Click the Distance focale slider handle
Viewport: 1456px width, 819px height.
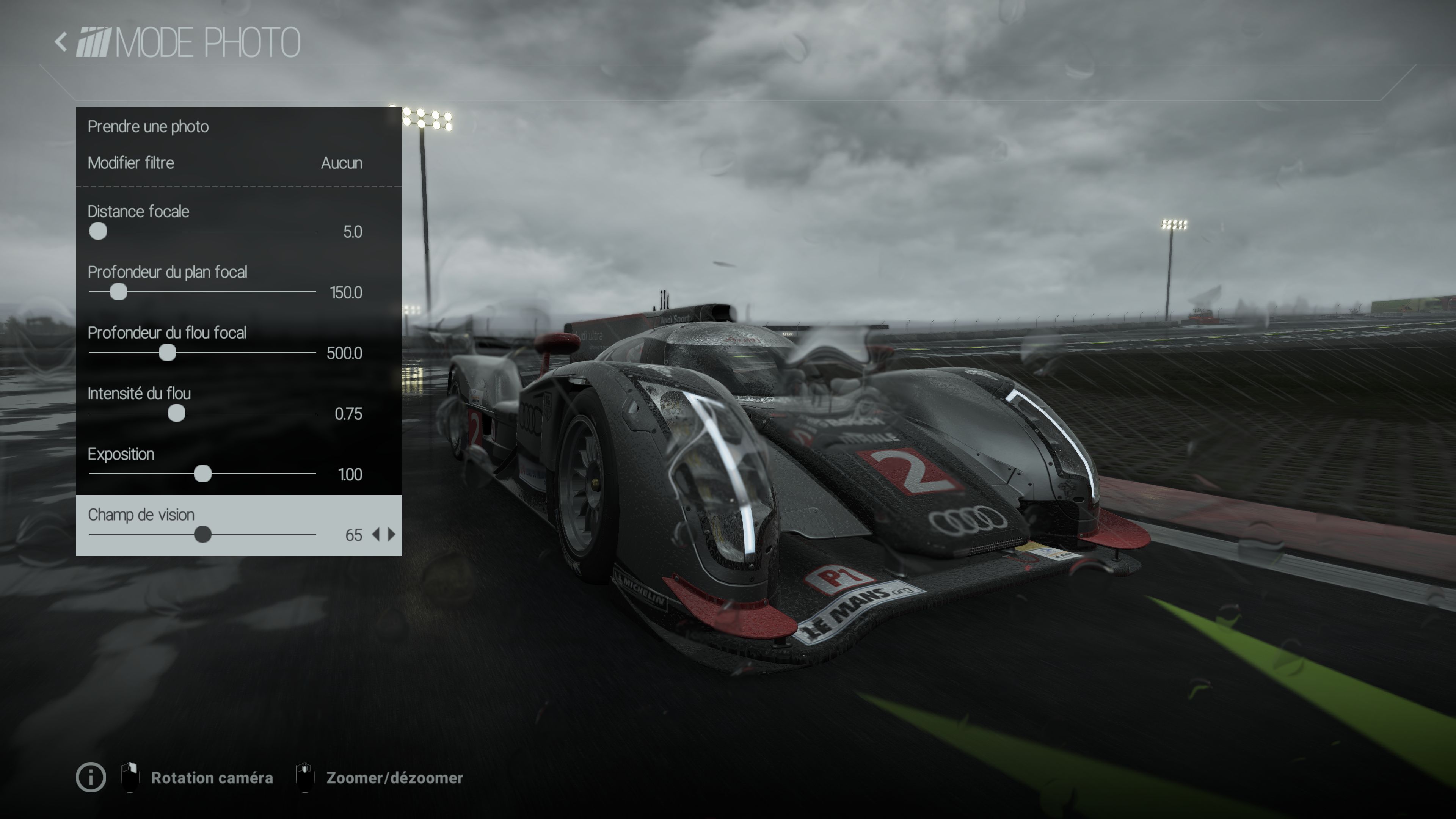point(98,231)
